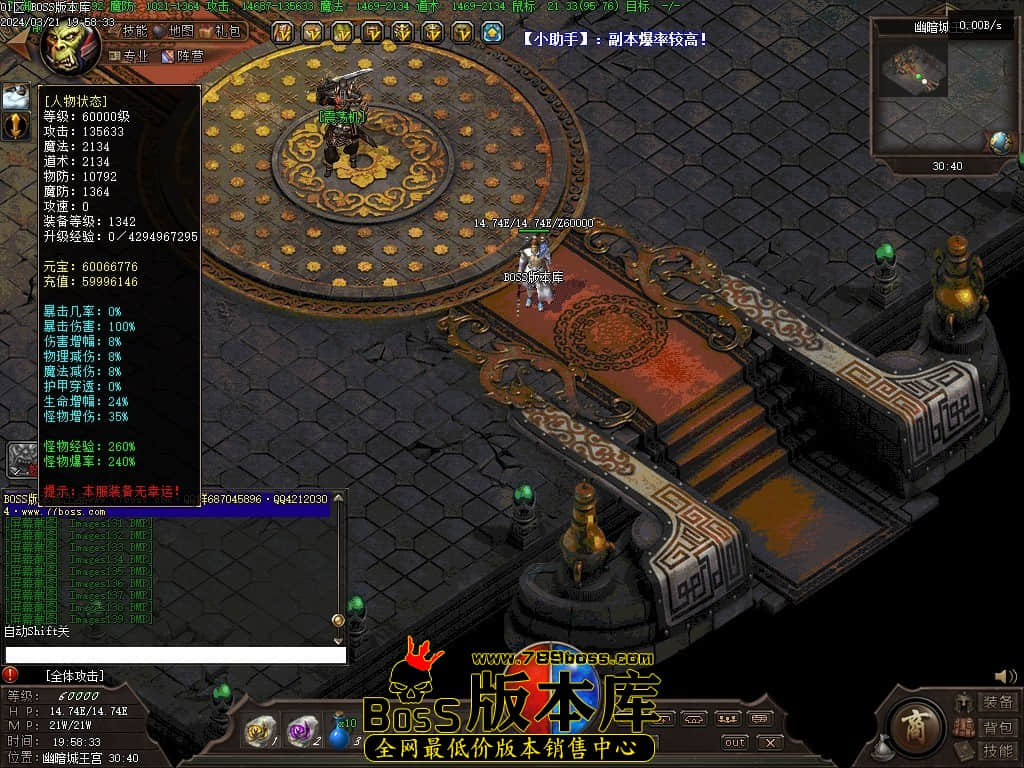Use the yellow rose stone in slot 1
1024x768 pixels.
(x=262, y=731)
